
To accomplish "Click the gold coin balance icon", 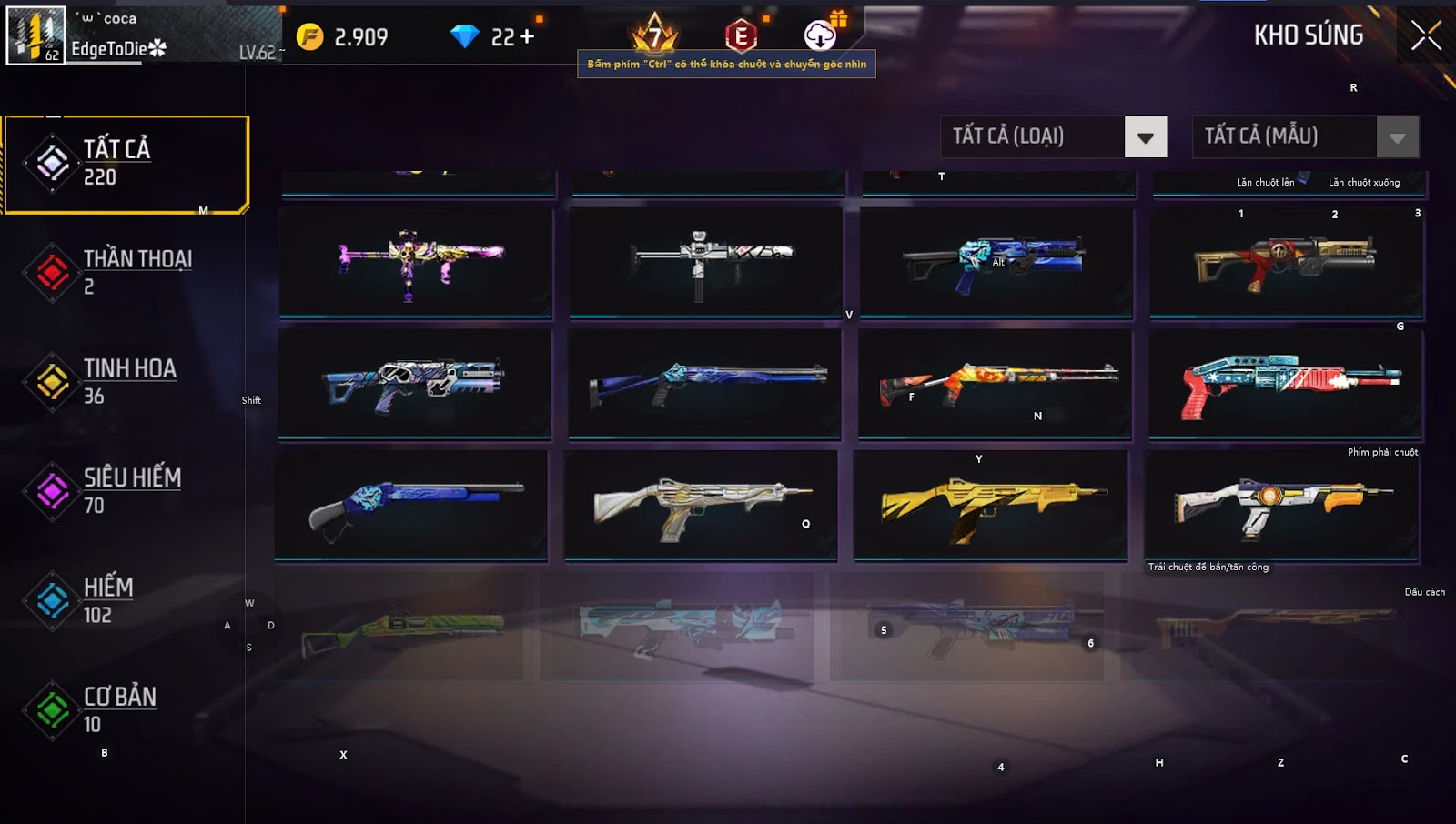I will coord(309,36).
